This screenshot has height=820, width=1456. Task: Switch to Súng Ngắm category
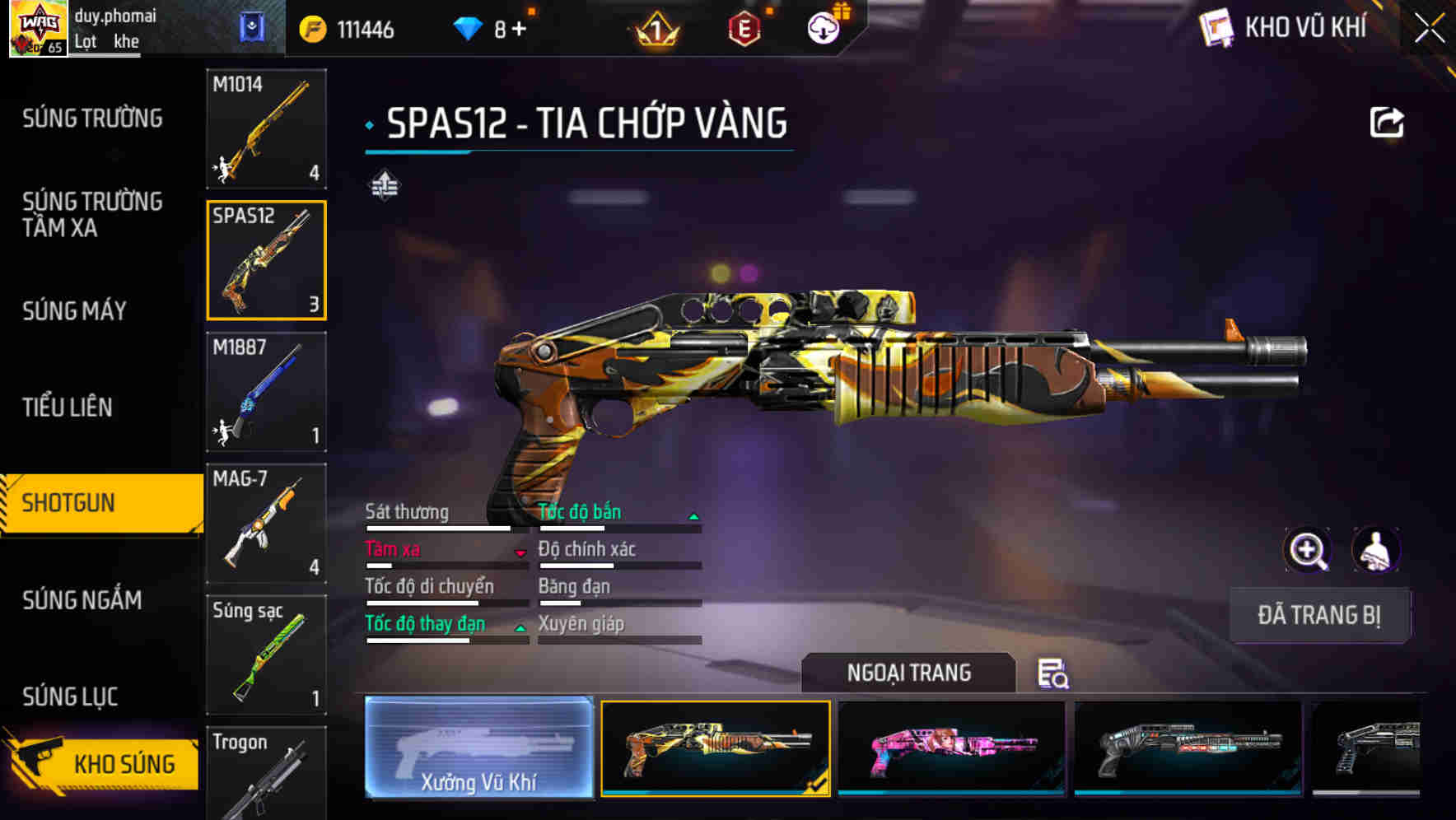click(82, 600)
